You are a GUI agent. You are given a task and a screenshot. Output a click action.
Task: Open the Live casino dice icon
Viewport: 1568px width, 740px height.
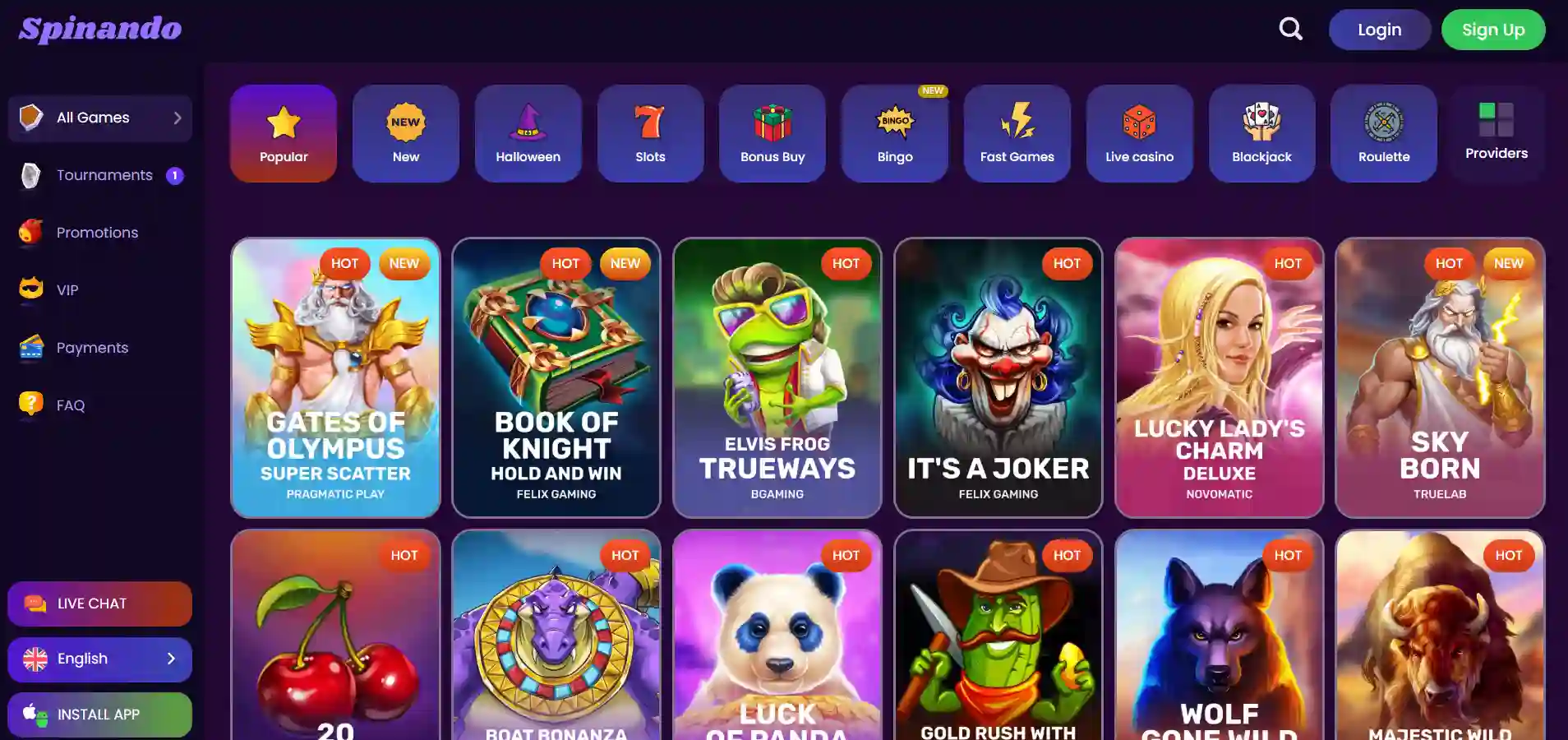tap(1140, 123)
